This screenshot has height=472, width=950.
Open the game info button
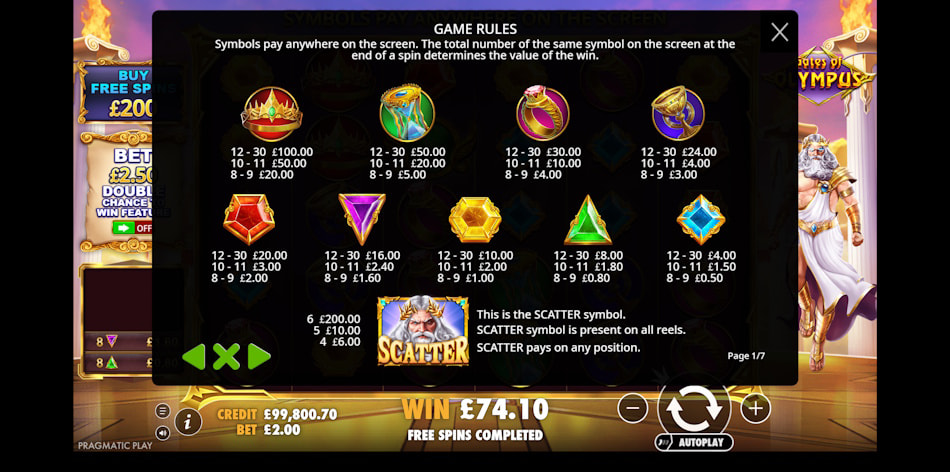[x=188, y=422]
